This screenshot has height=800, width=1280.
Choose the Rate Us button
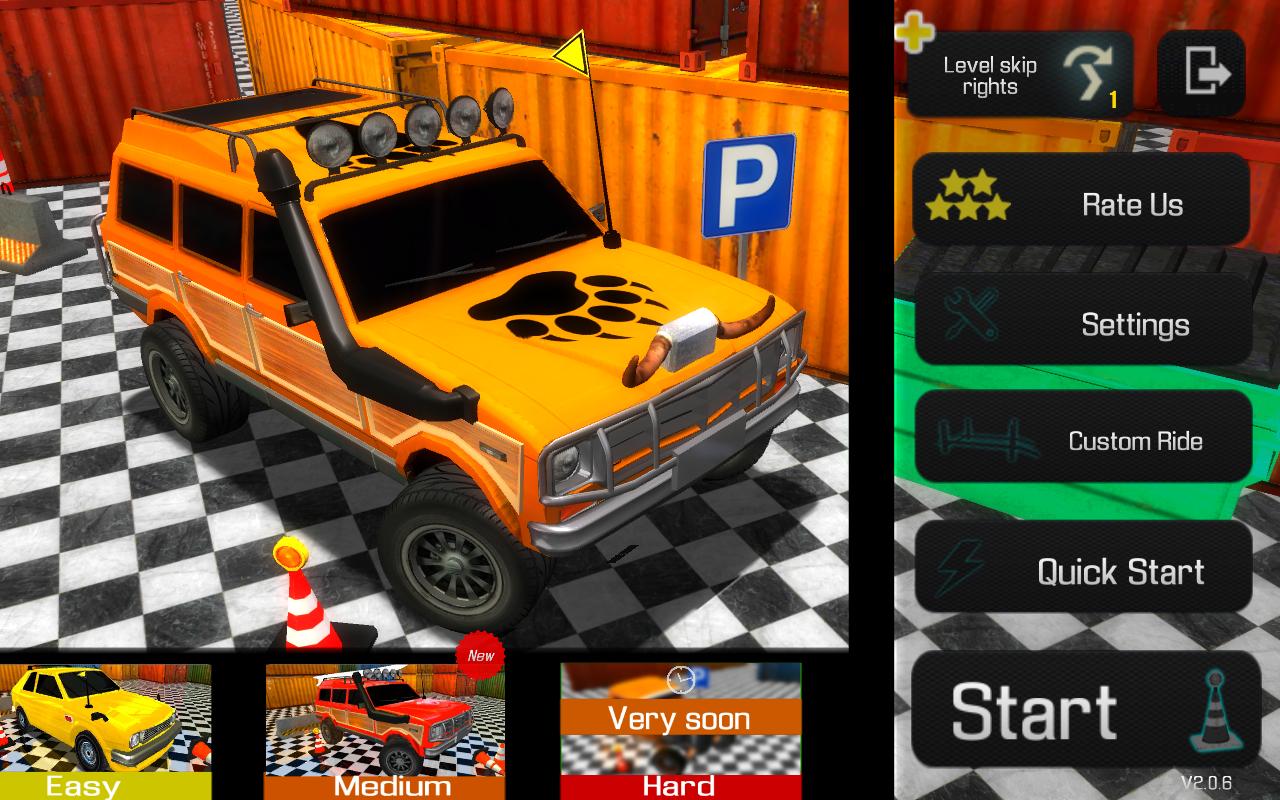tap(1081, 205)
